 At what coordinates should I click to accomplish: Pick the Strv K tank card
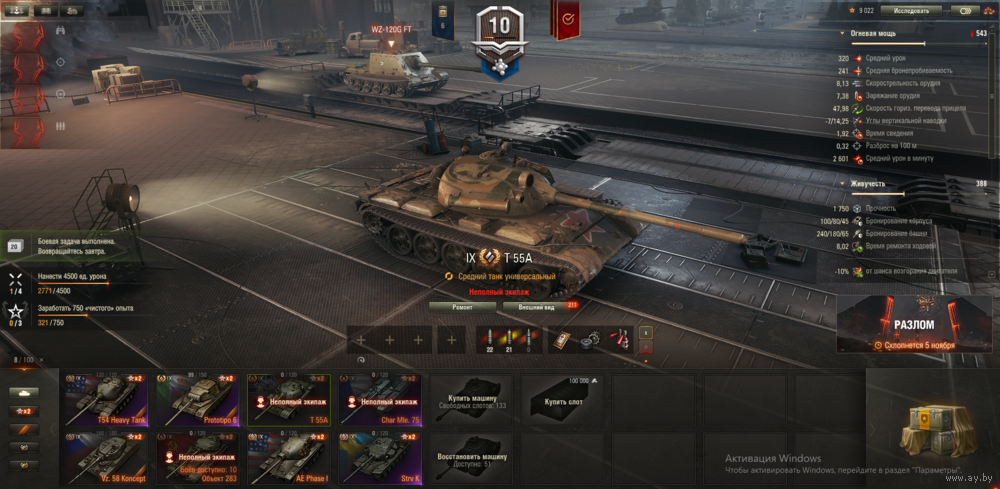[380, 458]
